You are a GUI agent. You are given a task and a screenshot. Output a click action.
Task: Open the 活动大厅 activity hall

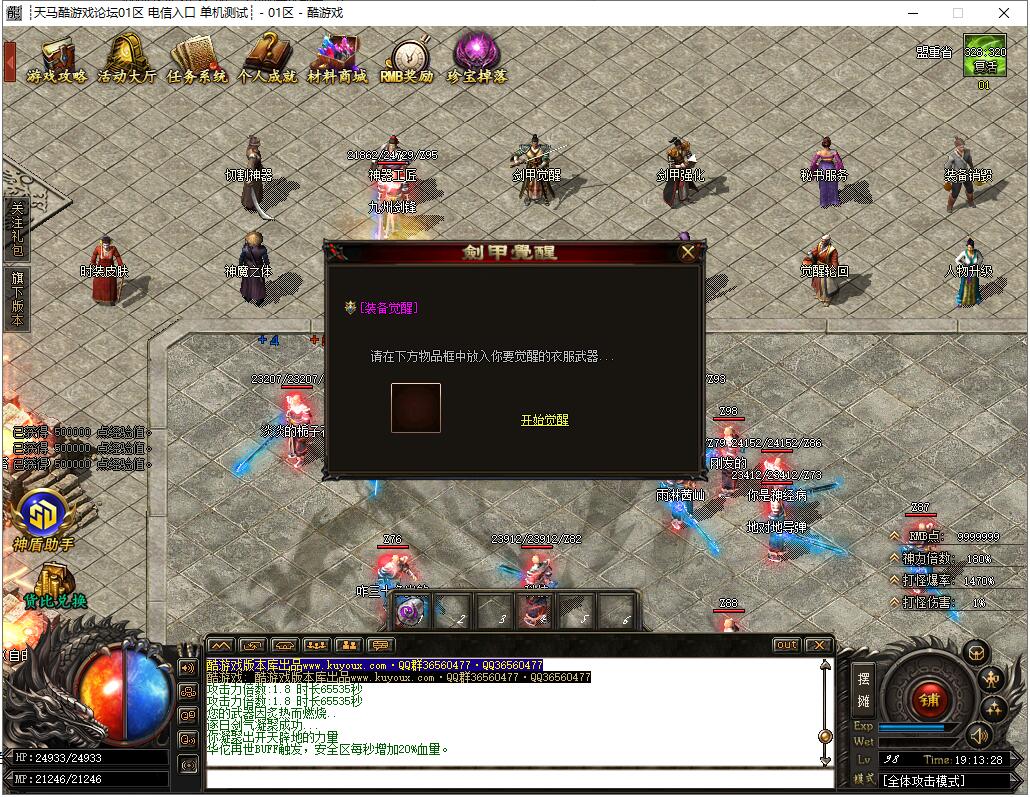click(127, 60)
